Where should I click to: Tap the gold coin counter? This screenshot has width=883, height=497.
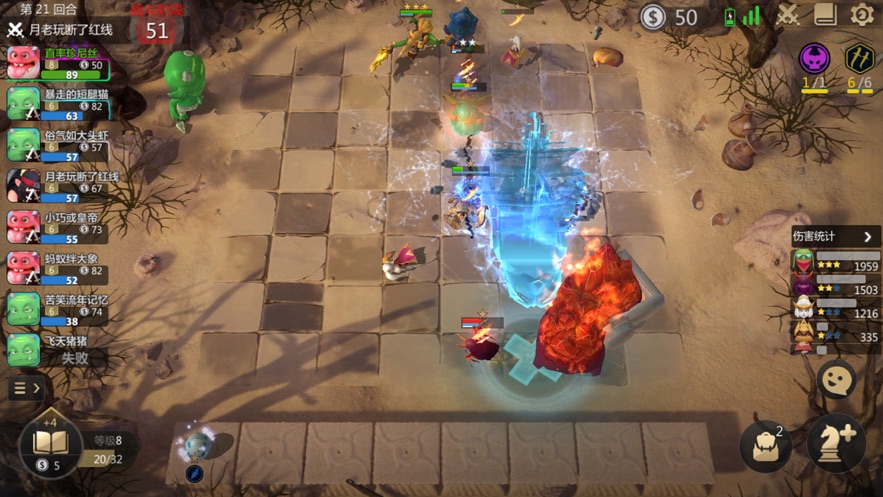click(670, 17)
